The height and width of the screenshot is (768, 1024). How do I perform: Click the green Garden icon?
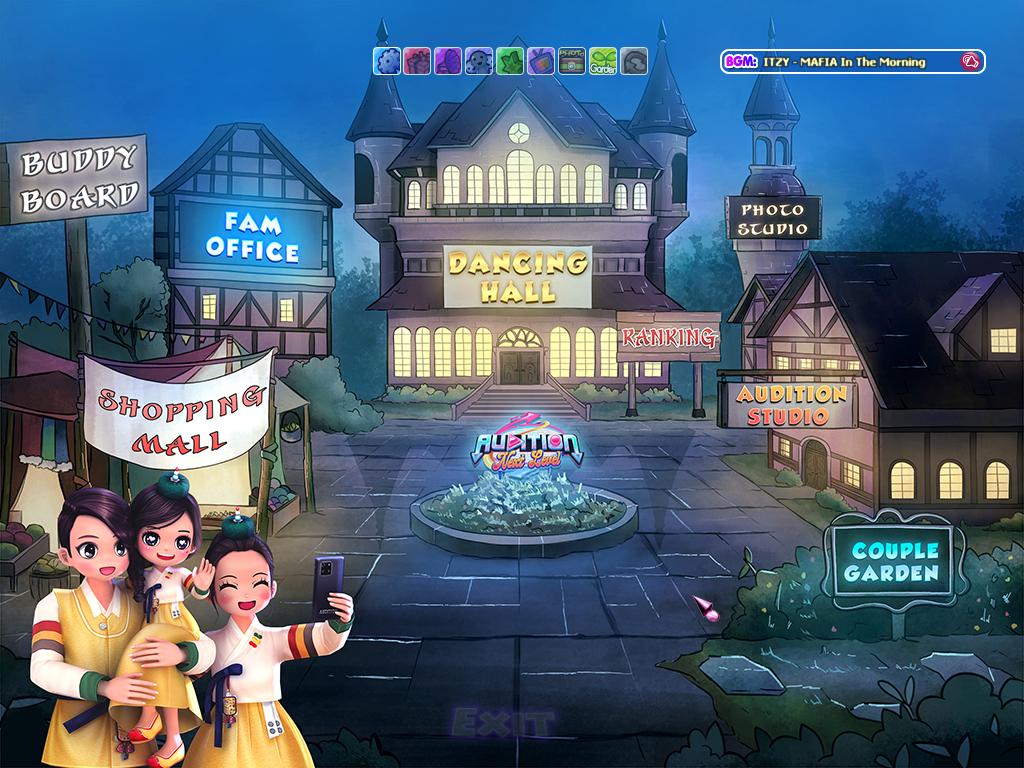pyautogui.click(x=603, y=61)
